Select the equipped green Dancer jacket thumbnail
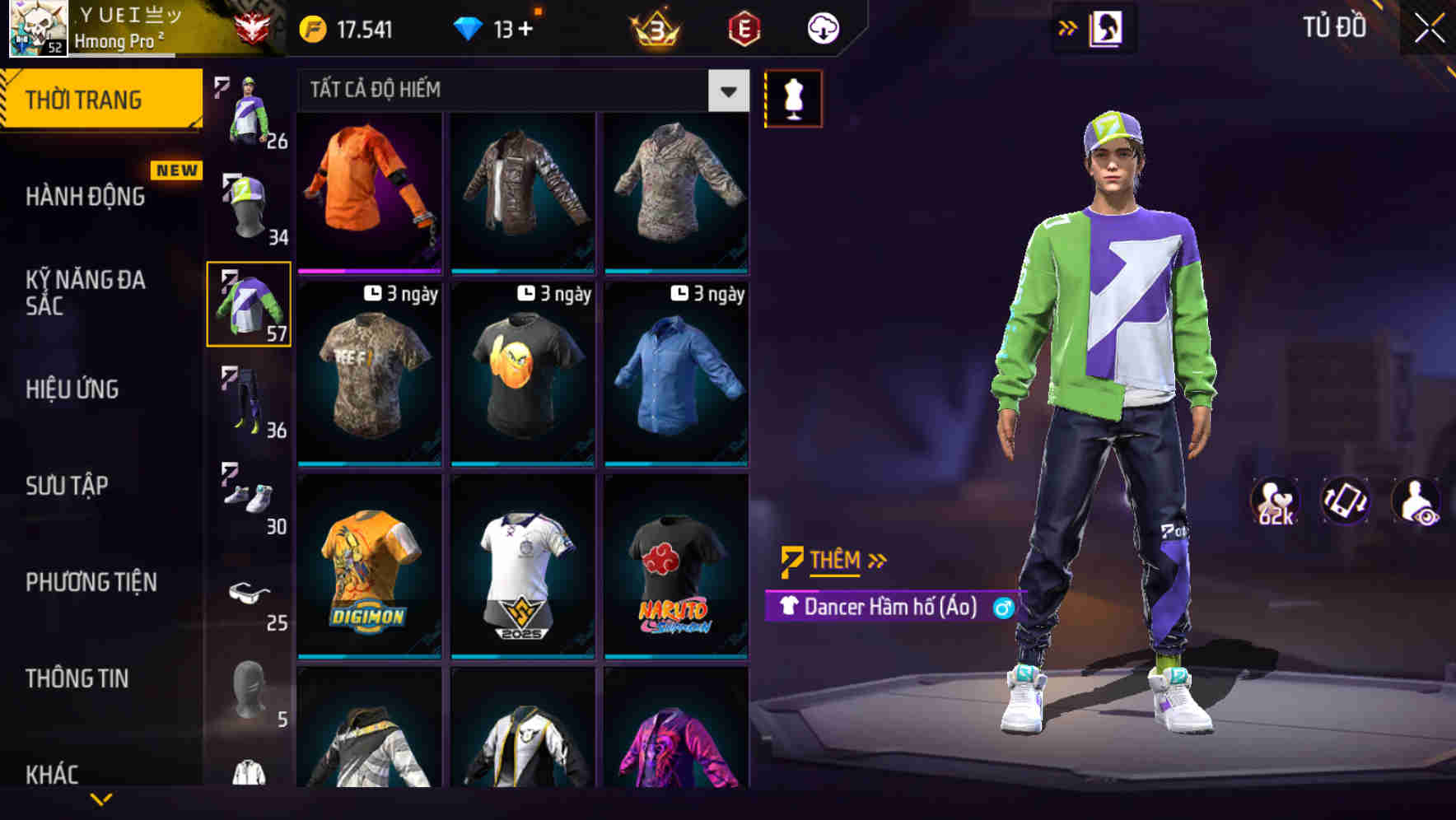1456x820 pixels. (x=247, y=305)
